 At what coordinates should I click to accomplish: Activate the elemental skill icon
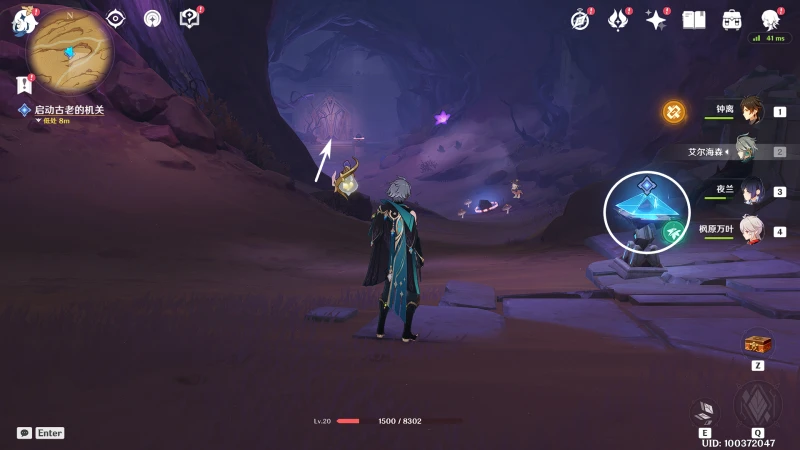coord(705,412)
